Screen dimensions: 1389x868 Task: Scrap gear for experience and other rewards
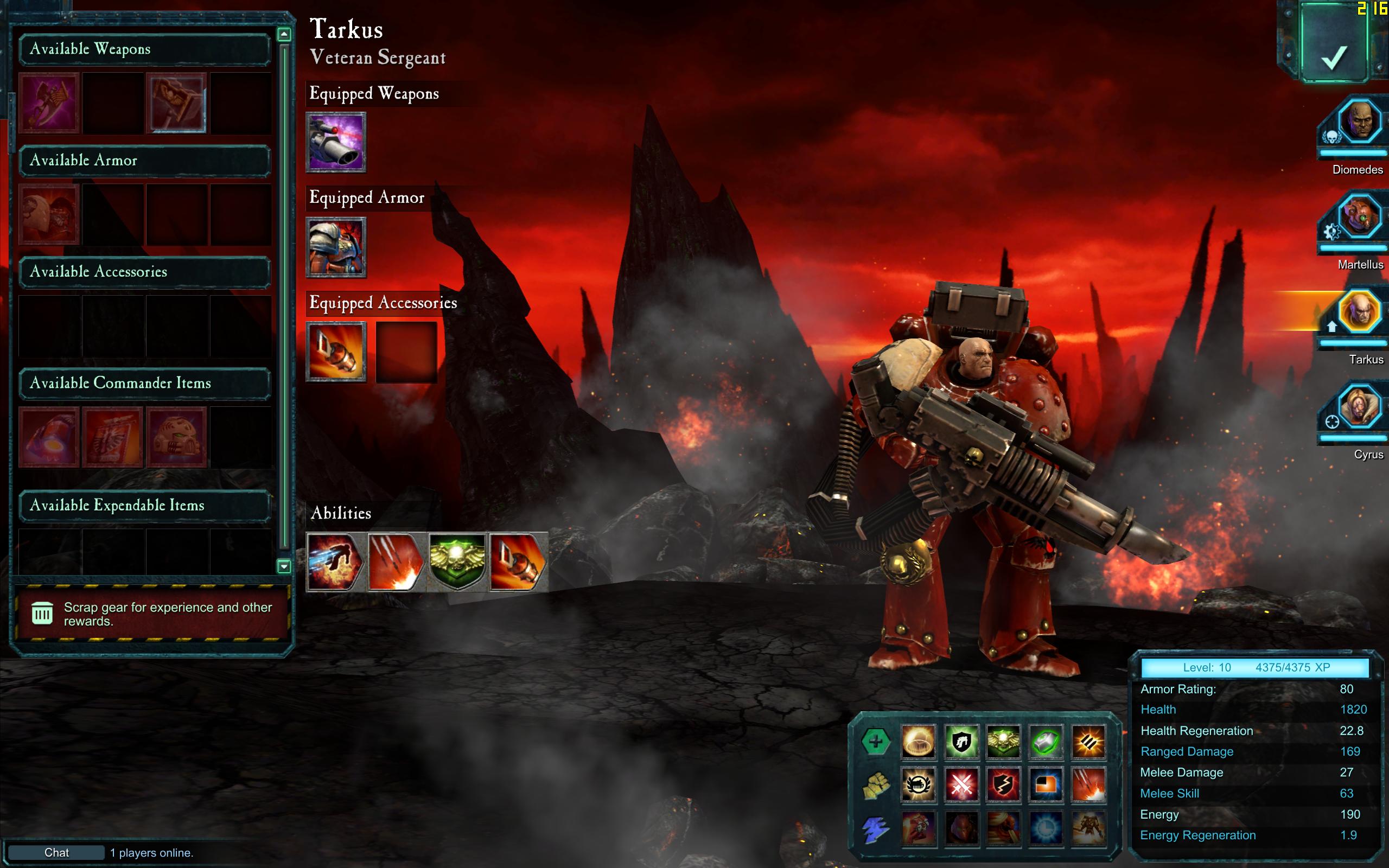pyautogui.click(x=152, y=614)
